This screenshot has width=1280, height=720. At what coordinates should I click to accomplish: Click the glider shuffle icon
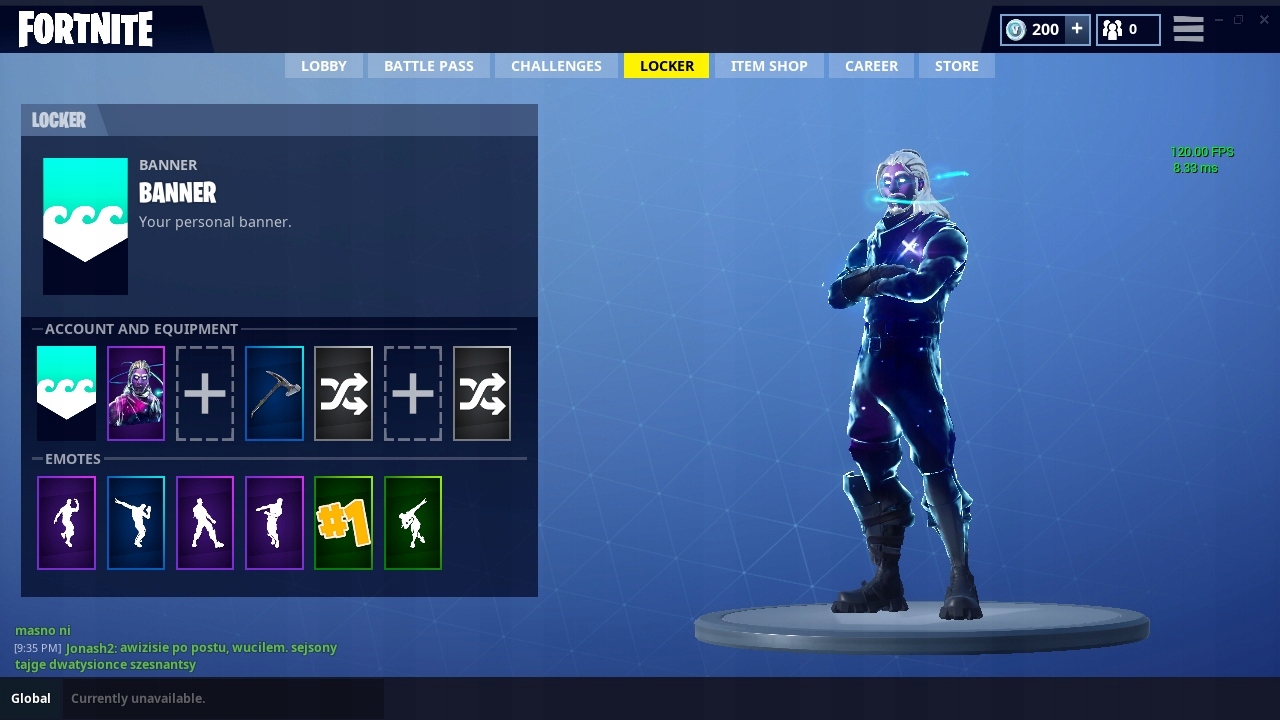pyautogui.click(x=343, y=392)
